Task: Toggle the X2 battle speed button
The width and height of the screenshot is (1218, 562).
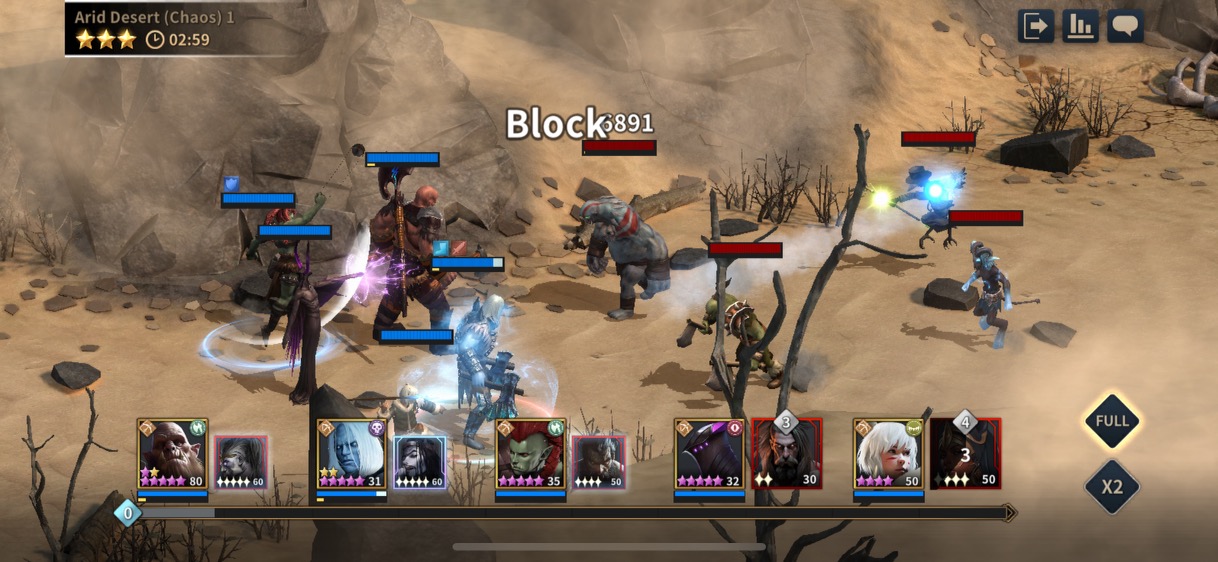Action: (1112, 487)
